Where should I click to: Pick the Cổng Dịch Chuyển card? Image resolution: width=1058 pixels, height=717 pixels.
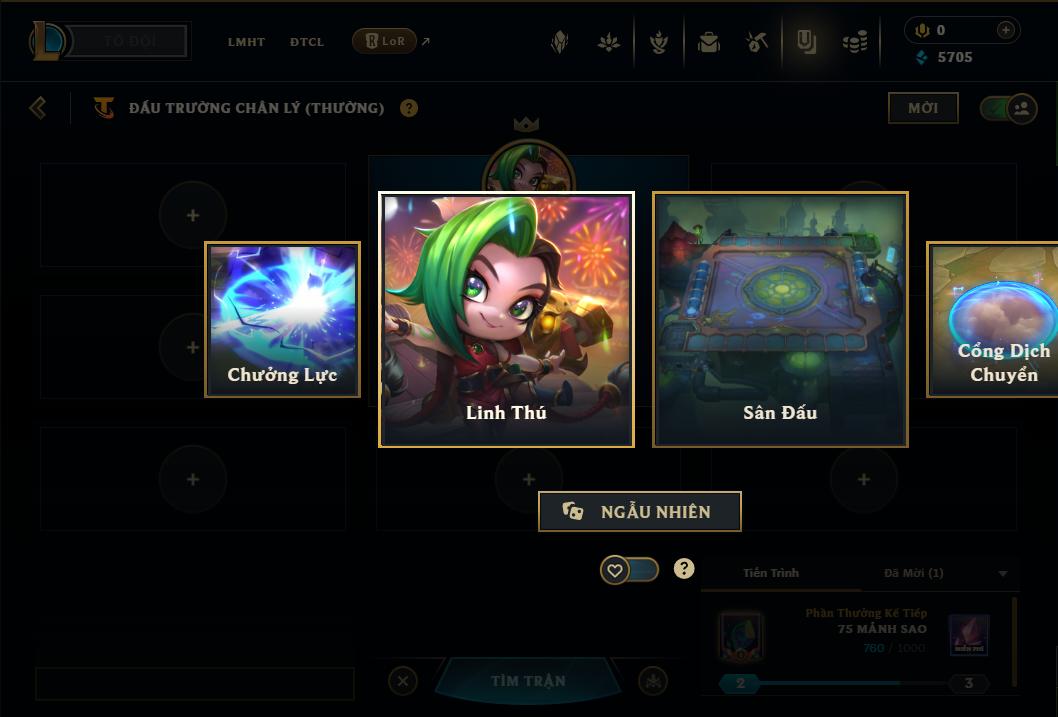pyautogui.click(x=995, y=319)
